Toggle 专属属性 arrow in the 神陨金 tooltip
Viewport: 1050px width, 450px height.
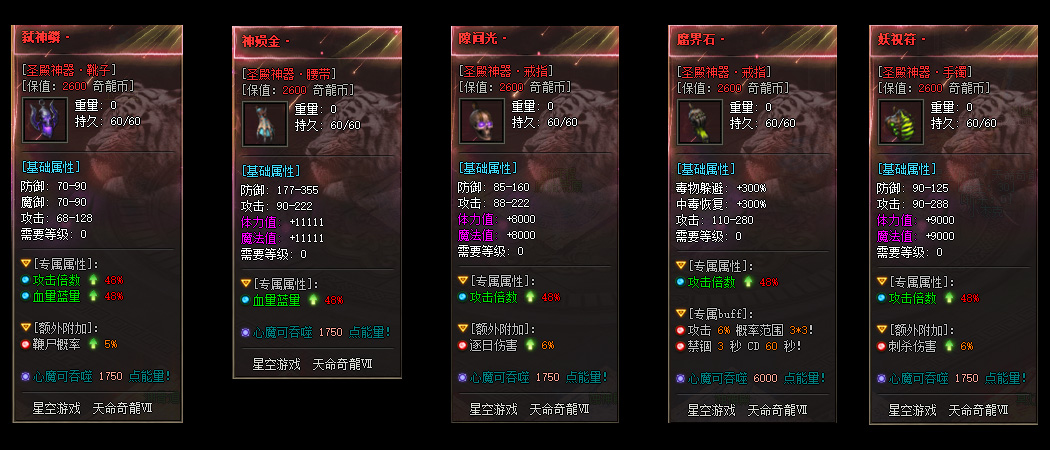click(246, 283)
